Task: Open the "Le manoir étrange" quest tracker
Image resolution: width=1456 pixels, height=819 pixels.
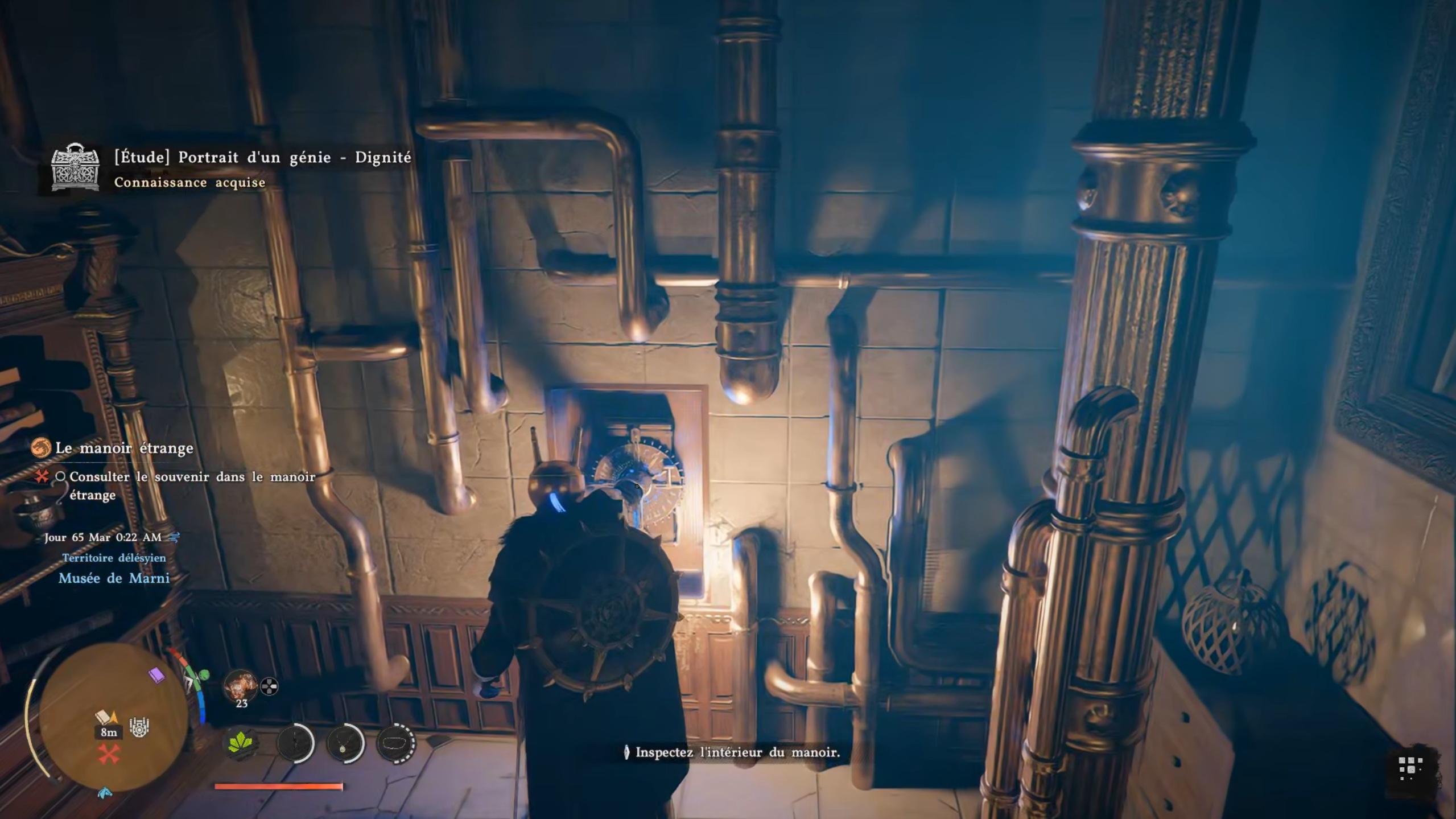Action: (124, 448)
